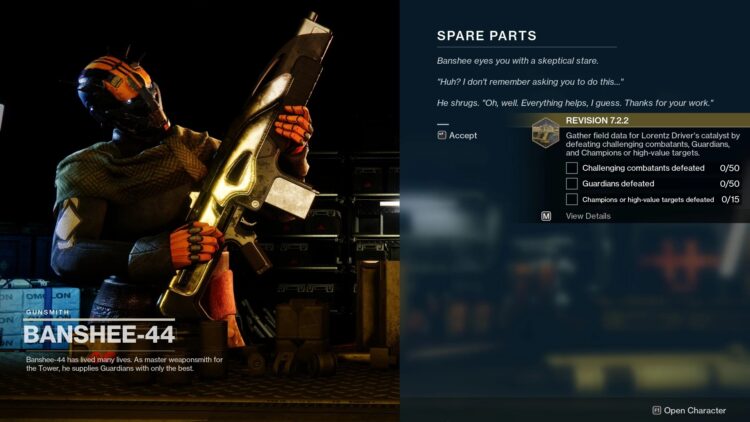This screenshot has height=422, width=750.
Task: View Details of Revision 7.2.2
Action: coord(588,216)
